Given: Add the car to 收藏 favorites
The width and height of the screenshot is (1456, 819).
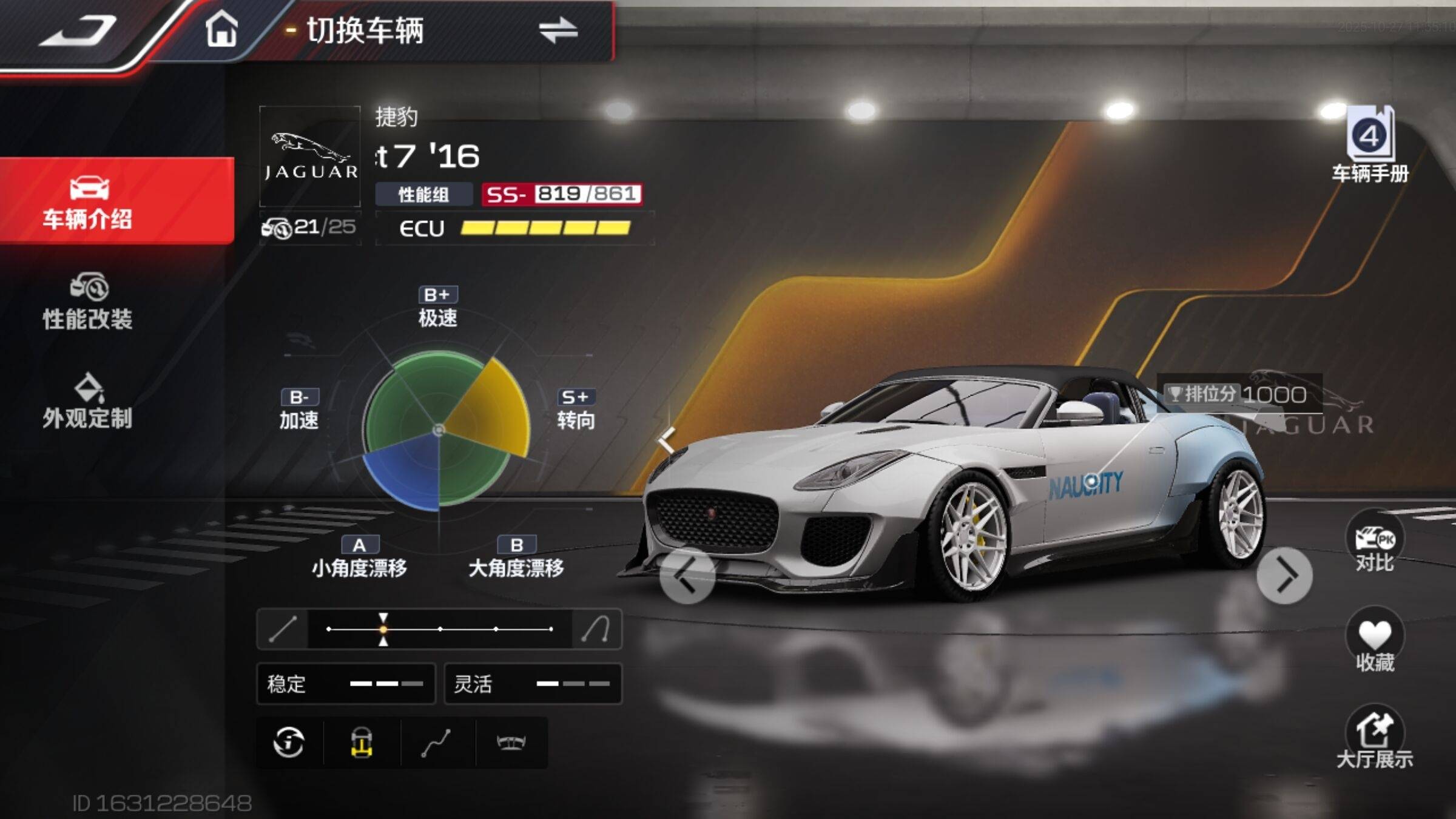Looking at the screenshot, I should click(x=1375, y=643).
